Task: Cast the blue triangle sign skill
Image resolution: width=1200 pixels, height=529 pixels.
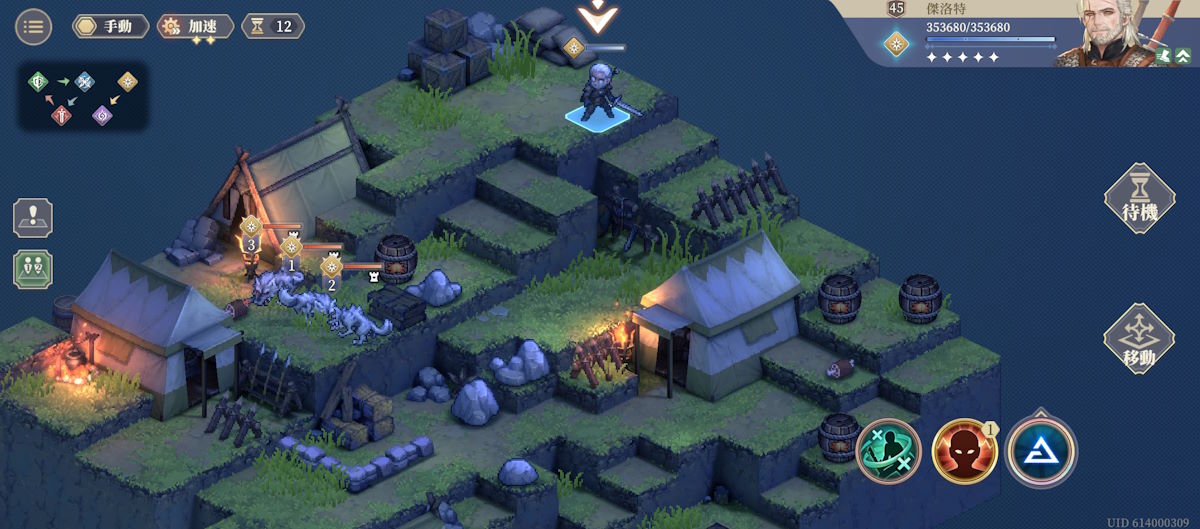Action: [x=1041, y=450]
